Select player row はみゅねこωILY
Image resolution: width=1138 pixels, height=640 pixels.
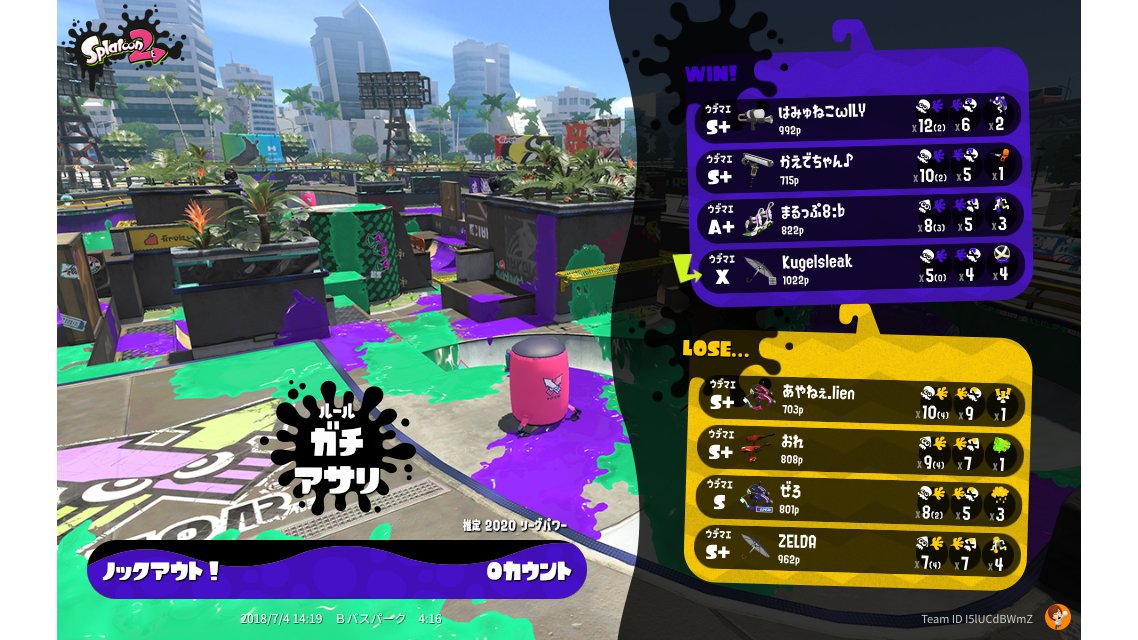tap(858, 115)
